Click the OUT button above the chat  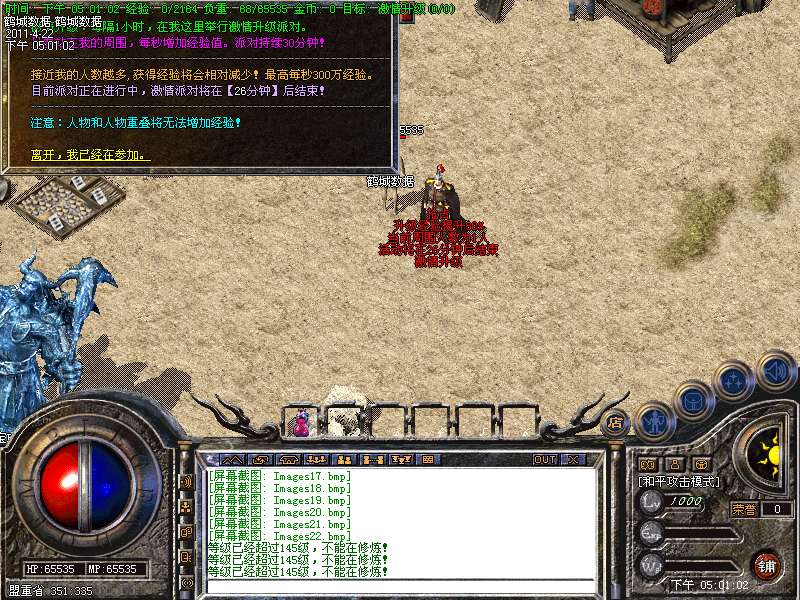pos(545,459)
